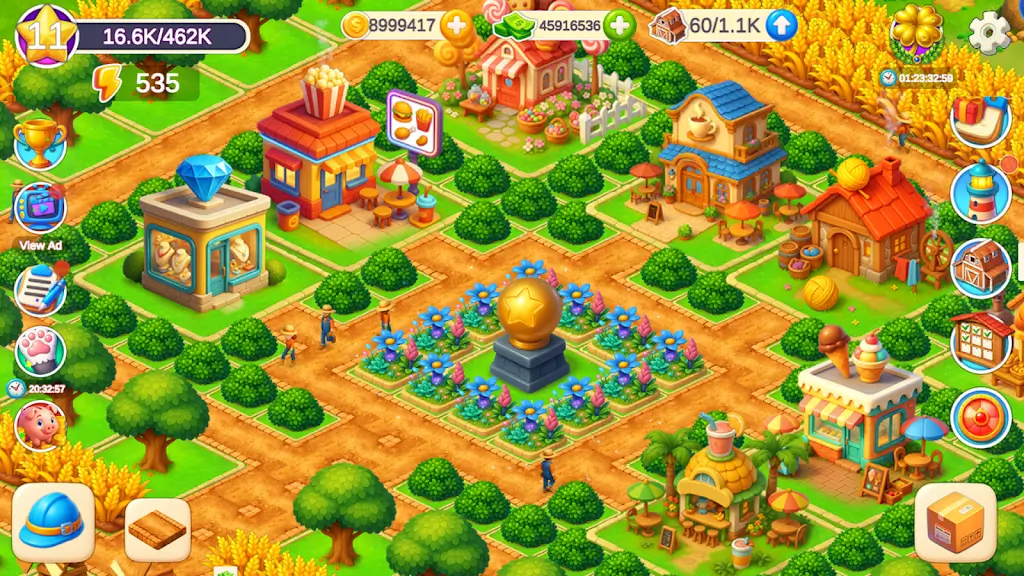The image size is (1024, 576).
Task: Open the red spin wheel icon
Action: coord(980,417)
